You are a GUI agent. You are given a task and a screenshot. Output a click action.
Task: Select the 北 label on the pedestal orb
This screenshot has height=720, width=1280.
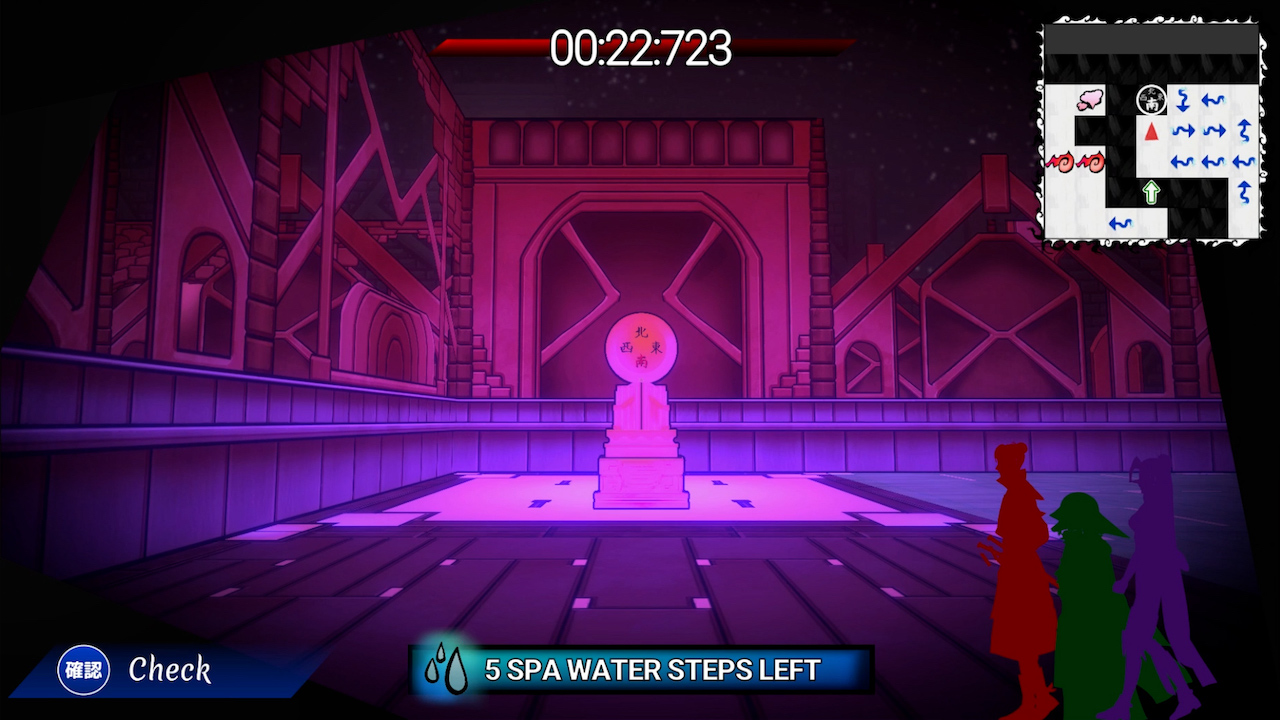click(x=642, y=333)
